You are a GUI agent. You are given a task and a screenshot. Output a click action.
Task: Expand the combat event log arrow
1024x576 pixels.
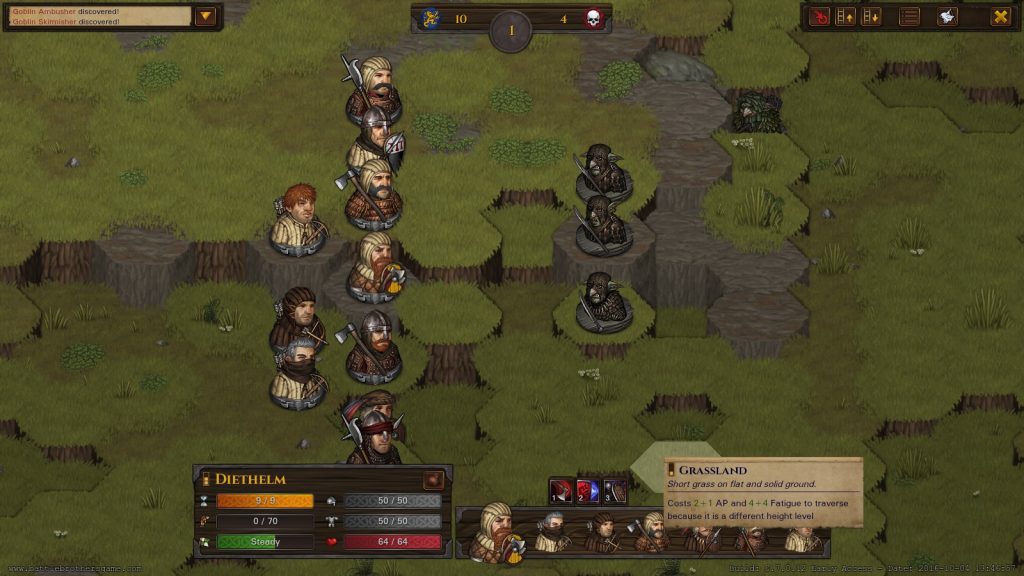coord(206,16)
